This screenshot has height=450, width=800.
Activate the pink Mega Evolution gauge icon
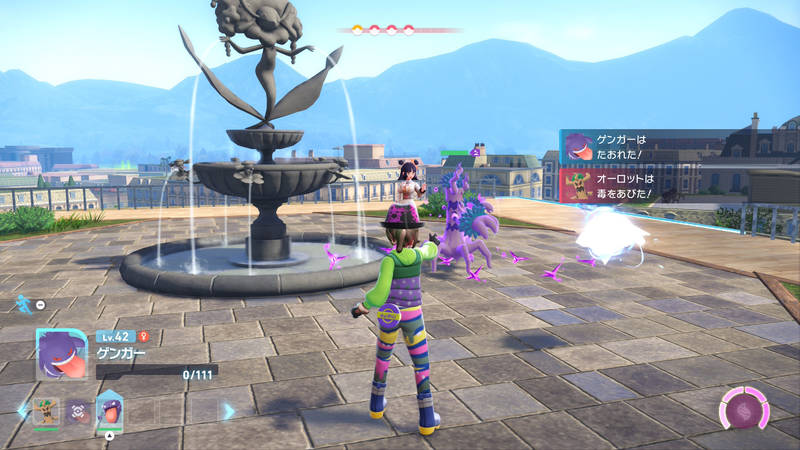[743, 410]
